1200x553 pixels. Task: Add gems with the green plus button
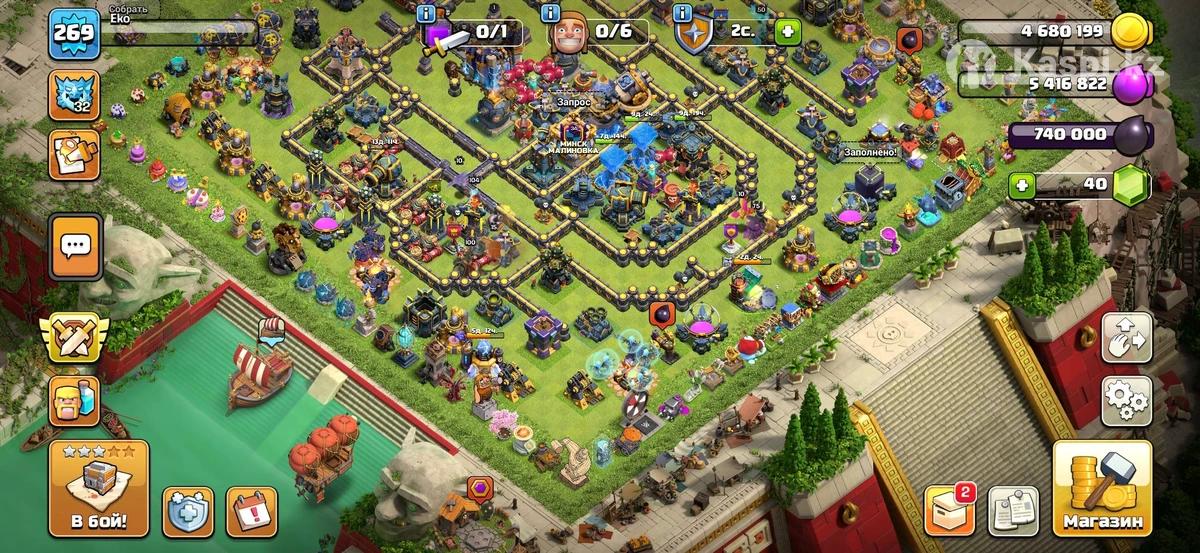tap(1021, 184)
